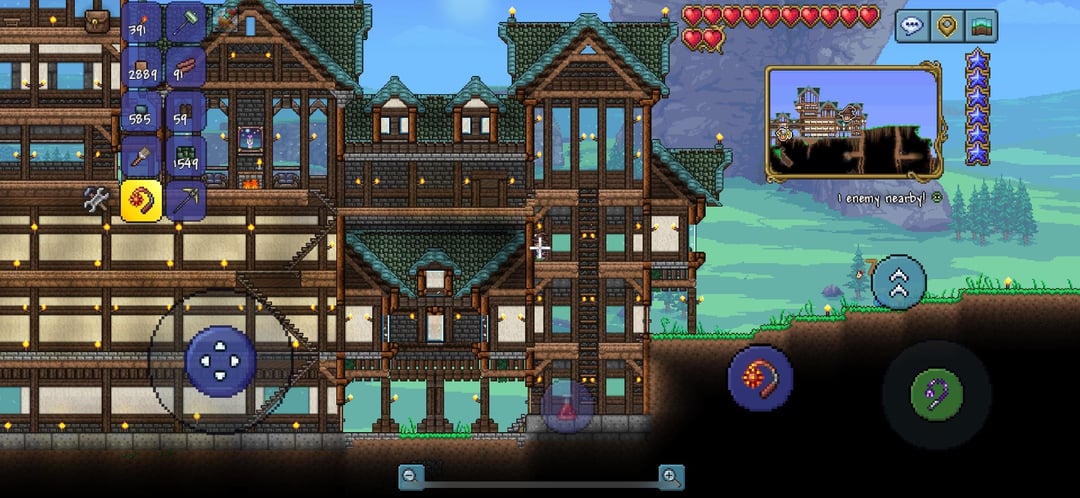1080x498 pixels.
Task: Select the highlighted yellow grappling hook slot
Action: (141, 200)
